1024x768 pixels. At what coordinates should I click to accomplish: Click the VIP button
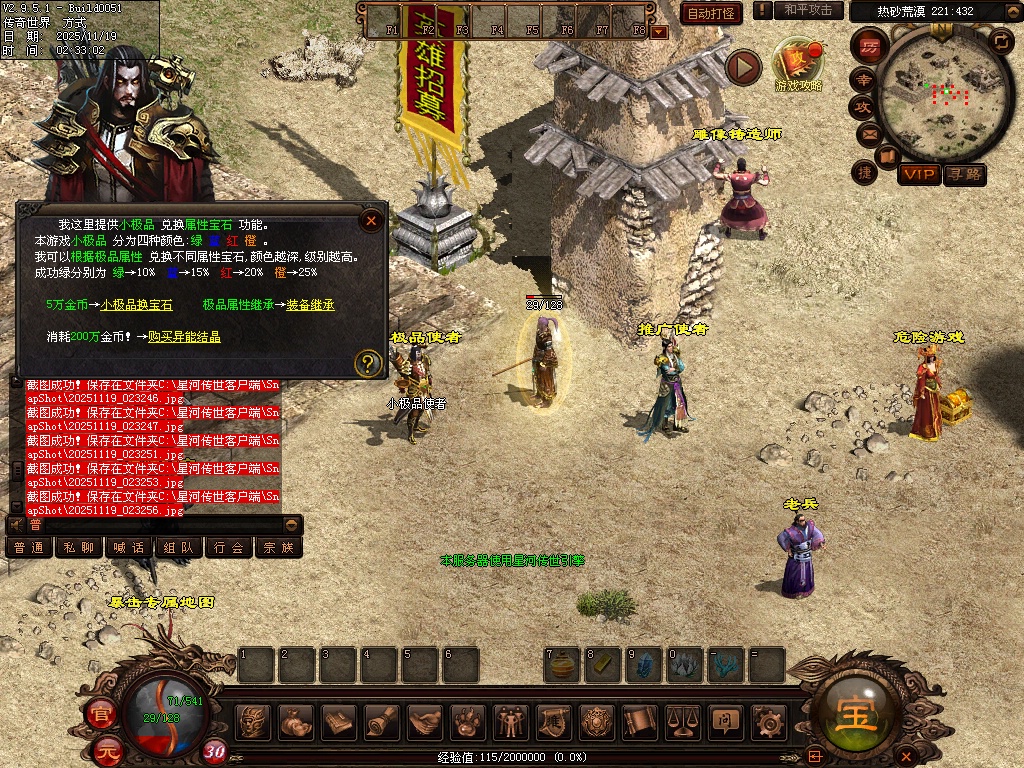point(918,174)
